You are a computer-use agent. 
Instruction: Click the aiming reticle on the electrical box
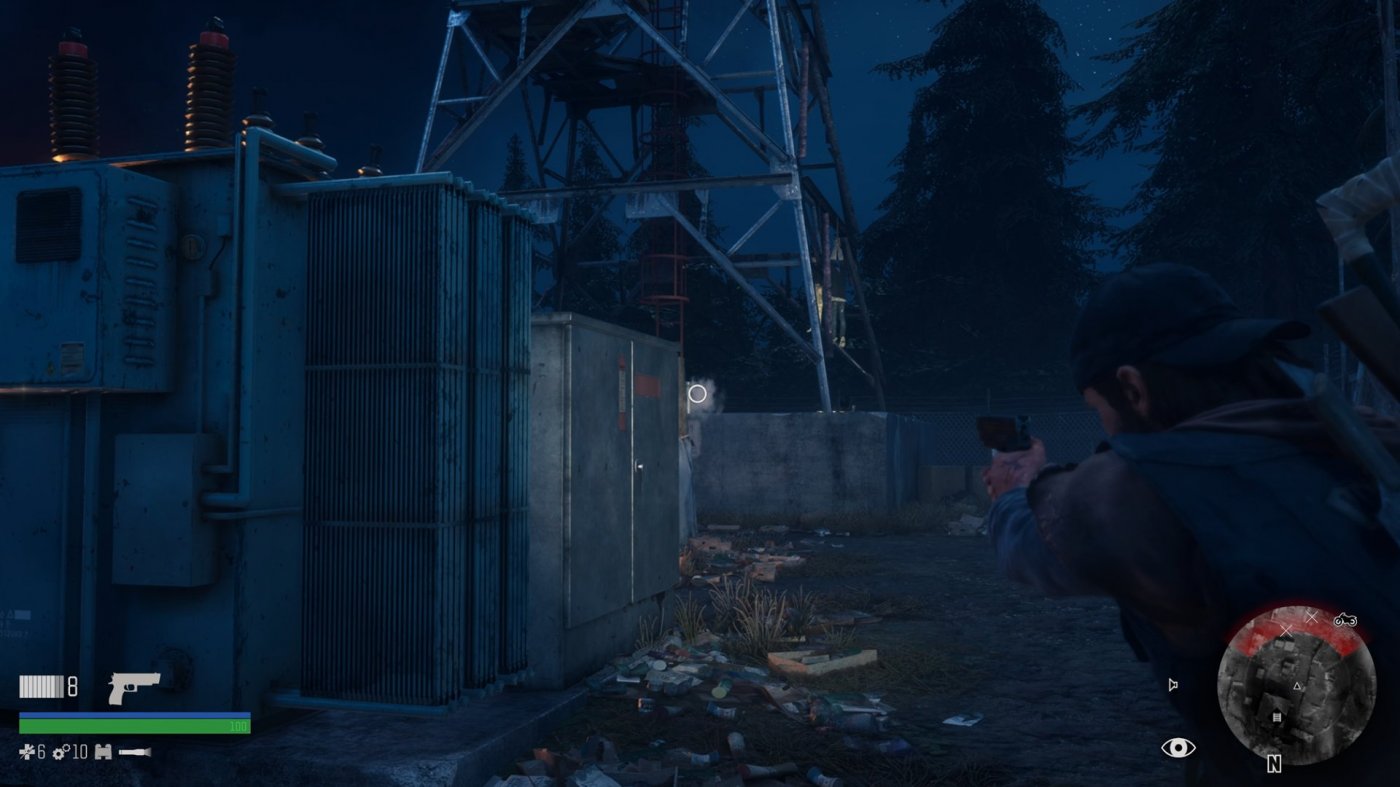coord(697,394)
